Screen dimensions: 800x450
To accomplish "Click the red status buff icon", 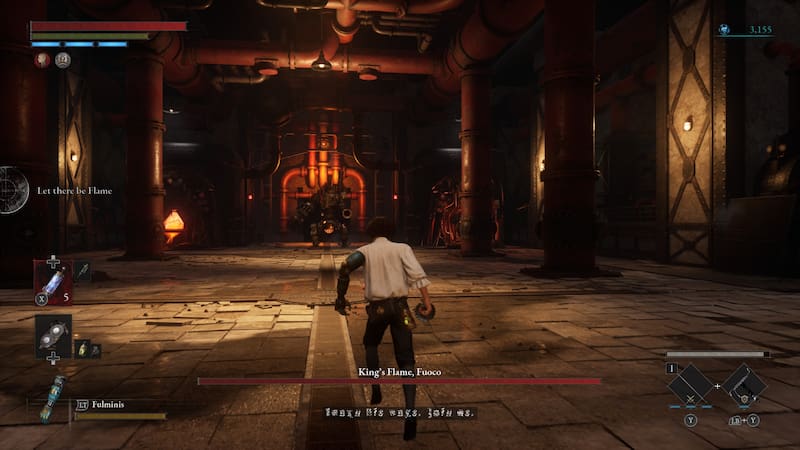I will pos(42,60).
